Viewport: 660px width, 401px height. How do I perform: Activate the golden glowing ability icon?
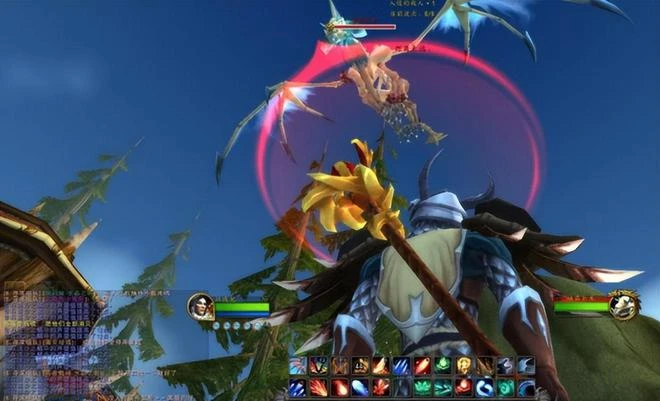pyautogui.click(x=463, y=365)
